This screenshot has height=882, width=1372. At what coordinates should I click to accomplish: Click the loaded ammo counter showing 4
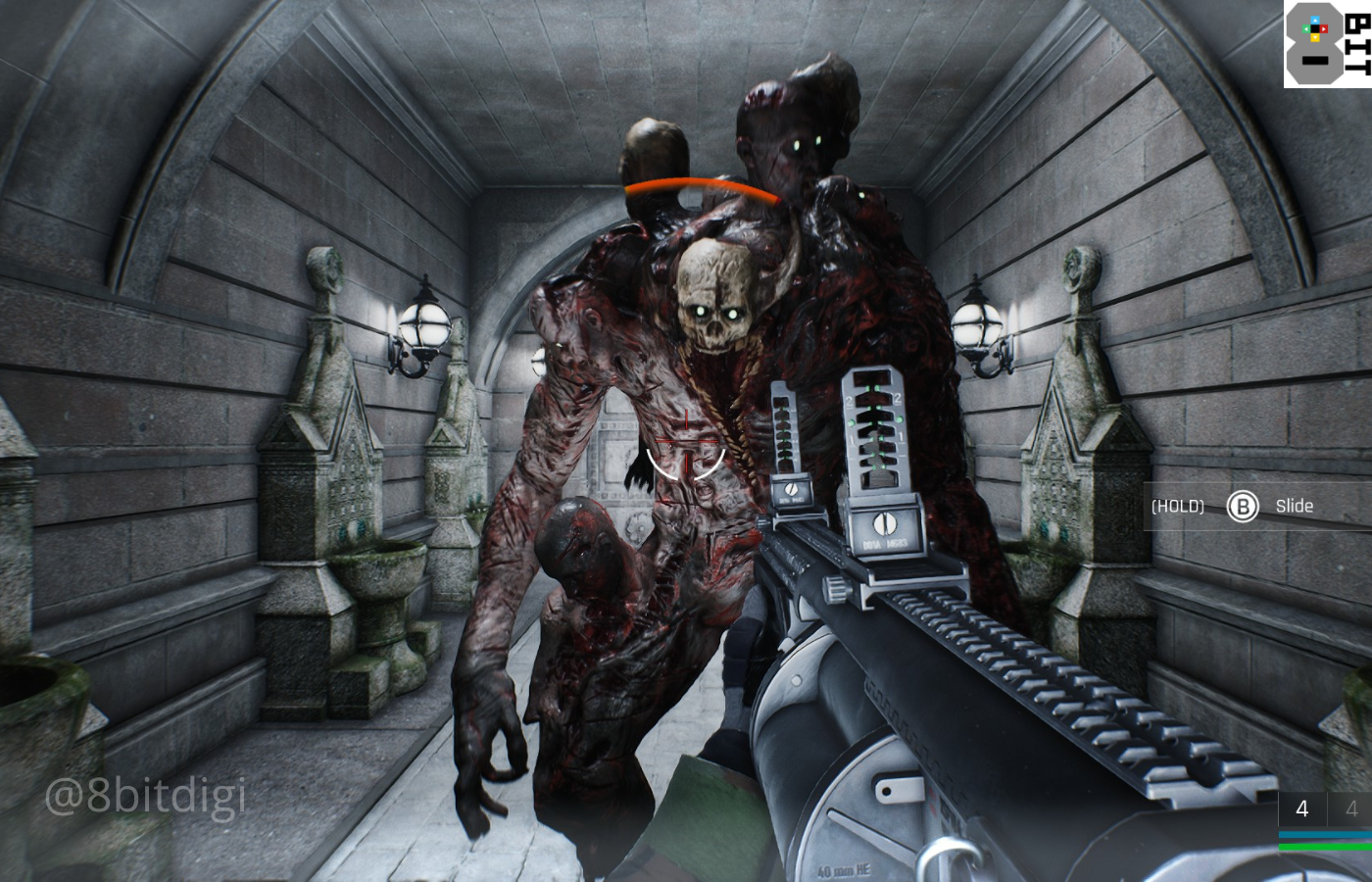point(1302,808)
